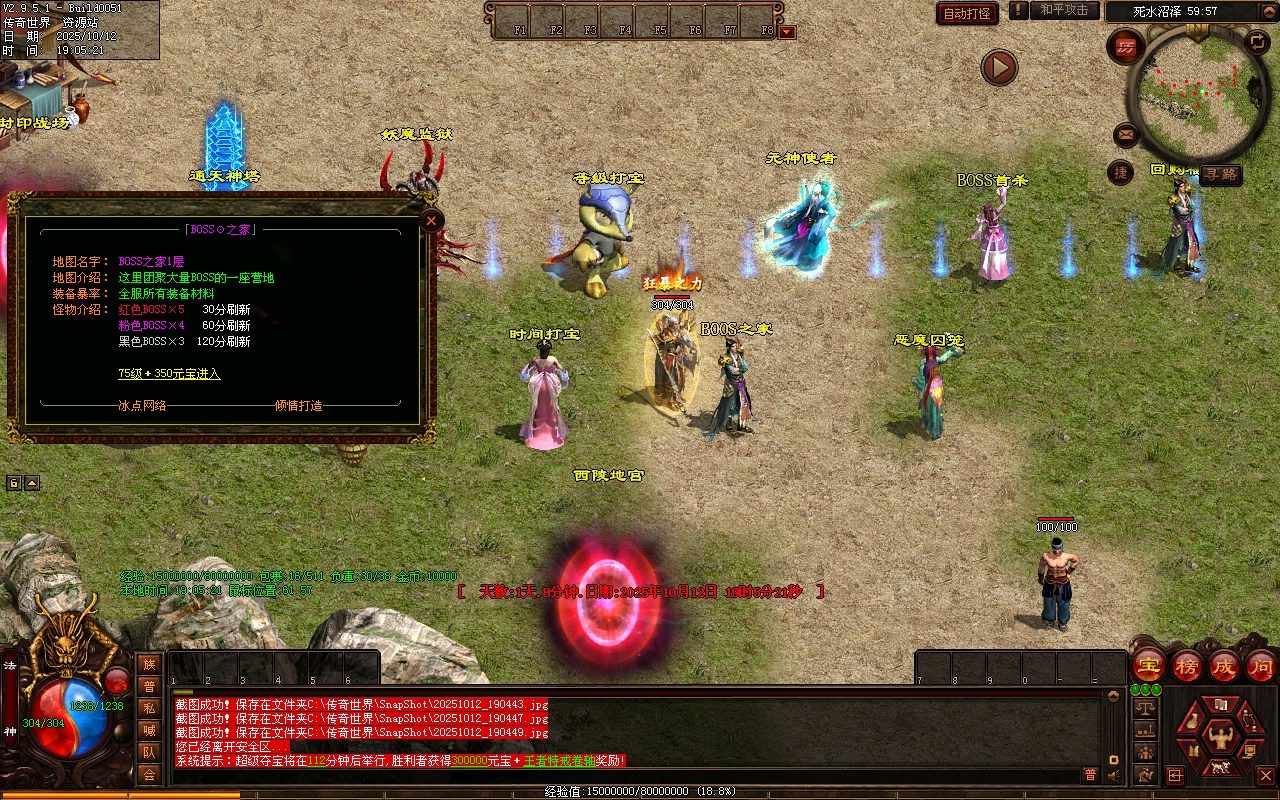Switch the 和平攻击 attack mode
The width and height of the screenshot is (1280, 800).
(x=1064, y=10)
